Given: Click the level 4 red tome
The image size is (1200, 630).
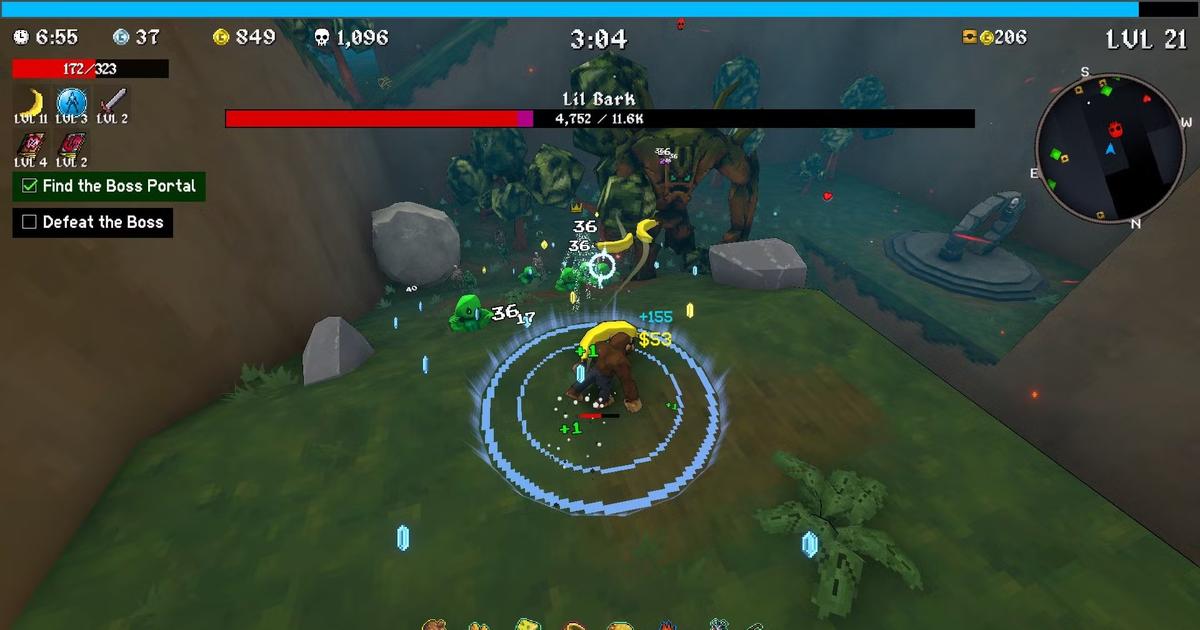Looking at the screenshot, I should pyautogui.click(x=30, y=144).
